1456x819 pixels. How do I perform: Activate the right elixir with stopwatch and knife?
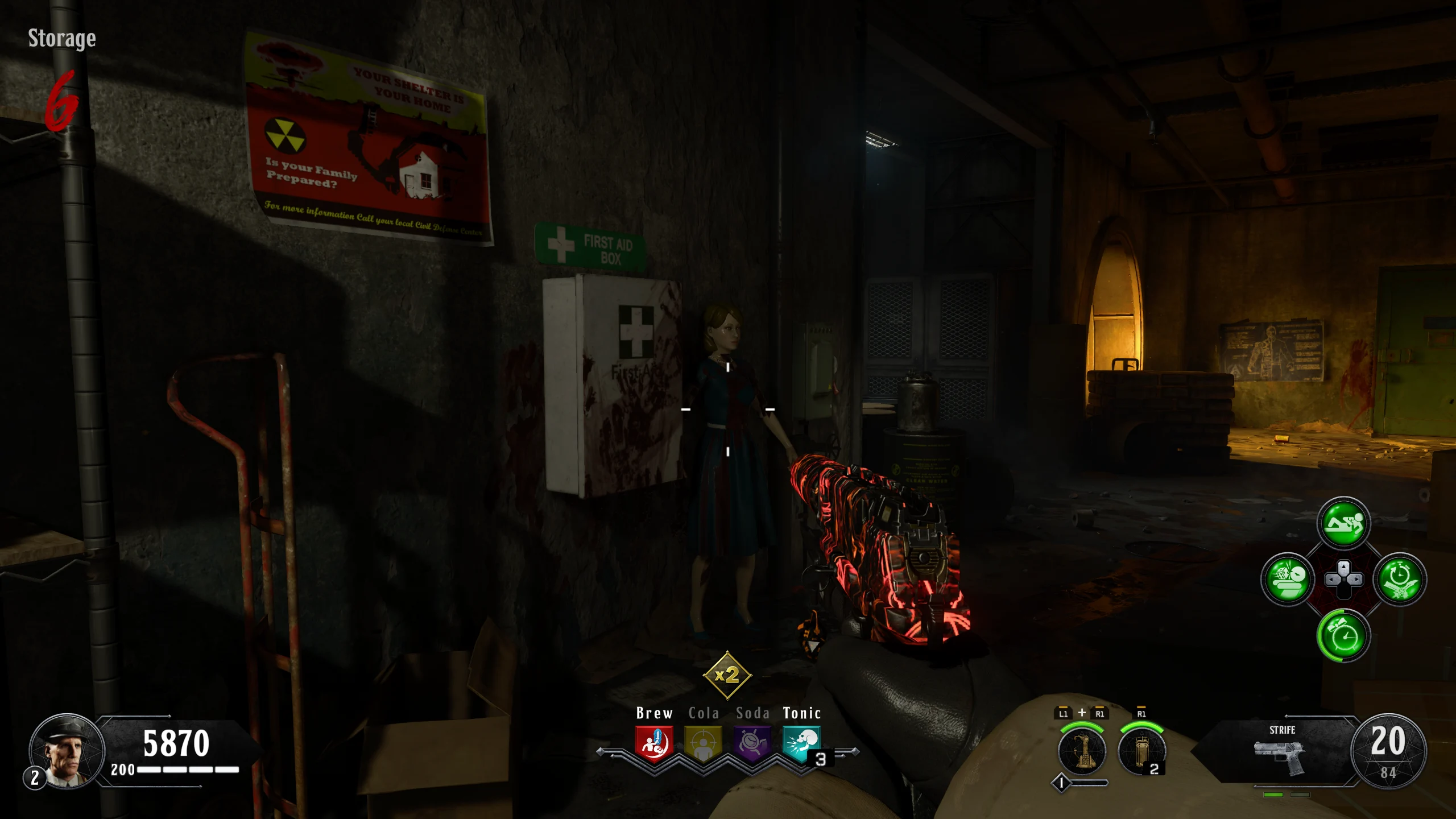click(x=1399, y=579)
